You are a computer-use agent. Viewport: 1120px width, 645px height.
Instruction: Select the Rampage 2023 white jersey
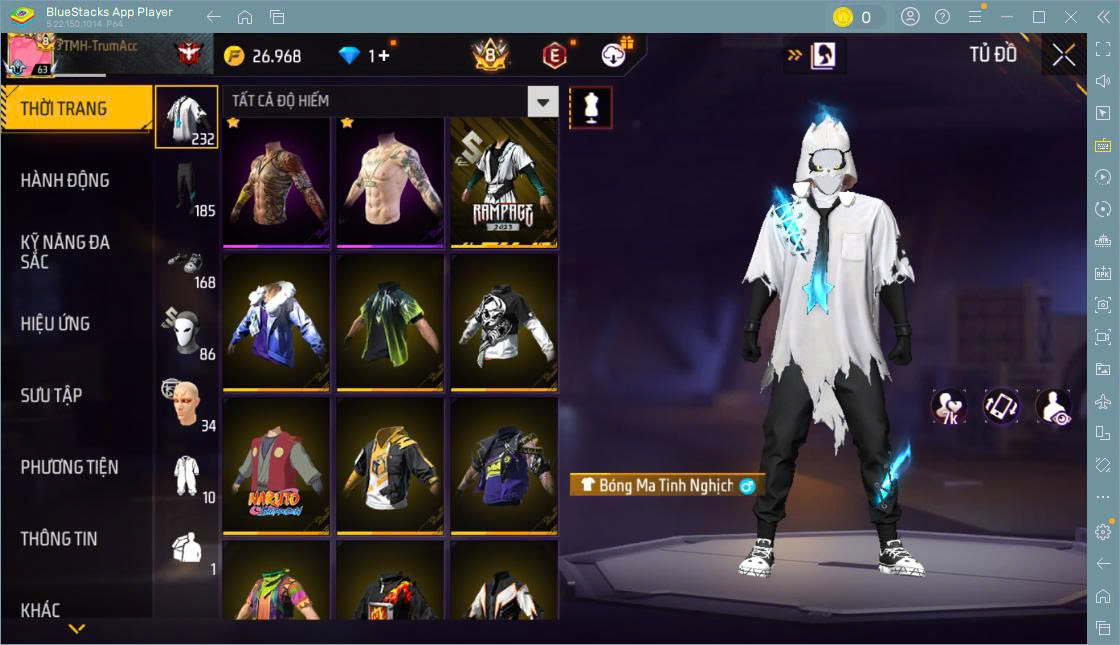pyautogui.click(x=504, y=181)
